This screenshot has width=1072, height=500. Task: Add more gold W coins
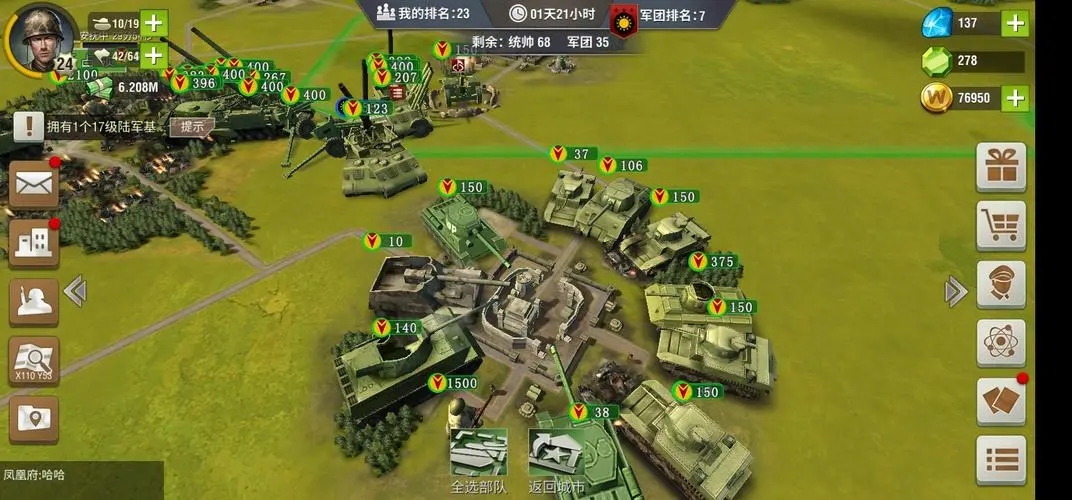[x=1016, y=97]
